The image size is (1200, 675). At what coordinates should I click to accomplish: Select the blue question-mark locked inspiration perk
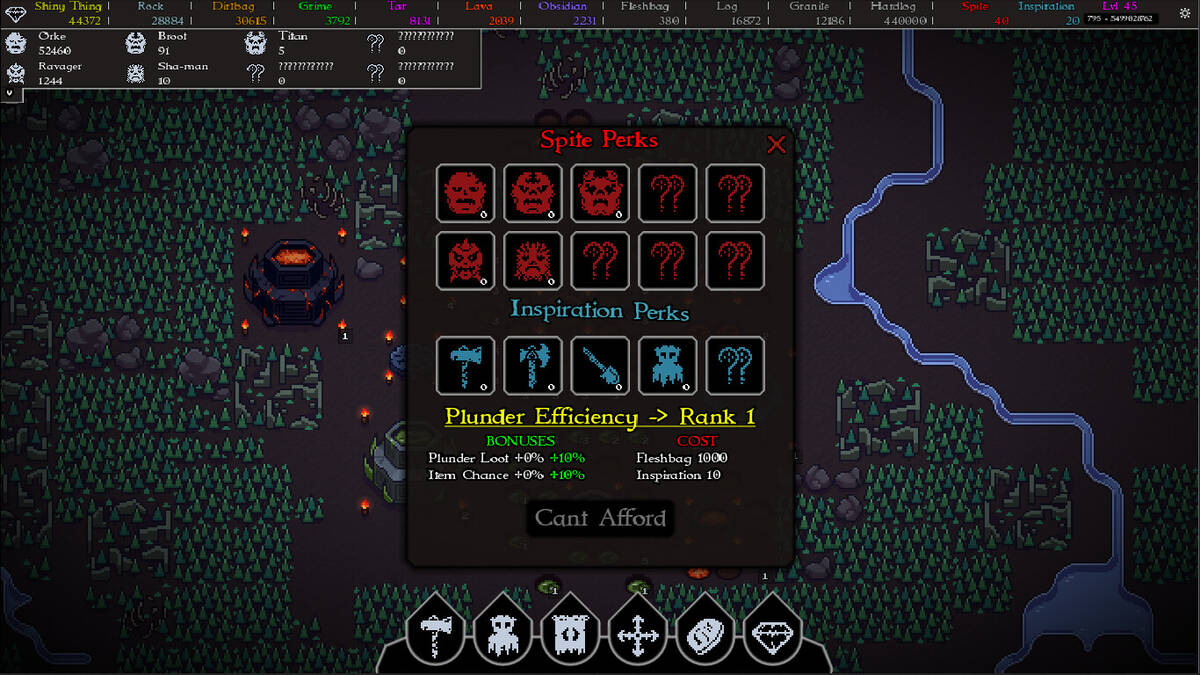tap(735, 365)
